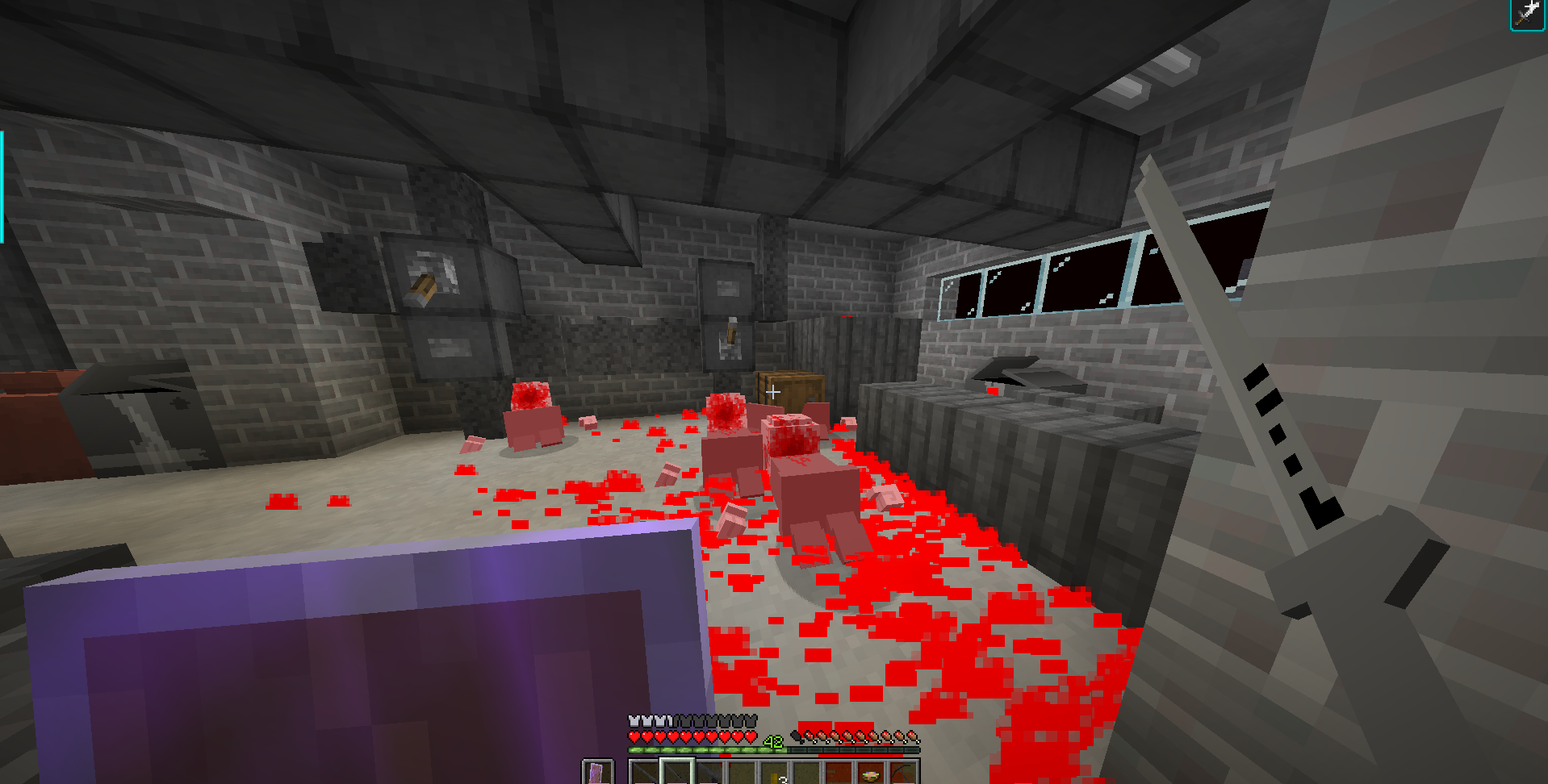
Task: Click the crosshair at the screen center
Action: click(772, 393)
